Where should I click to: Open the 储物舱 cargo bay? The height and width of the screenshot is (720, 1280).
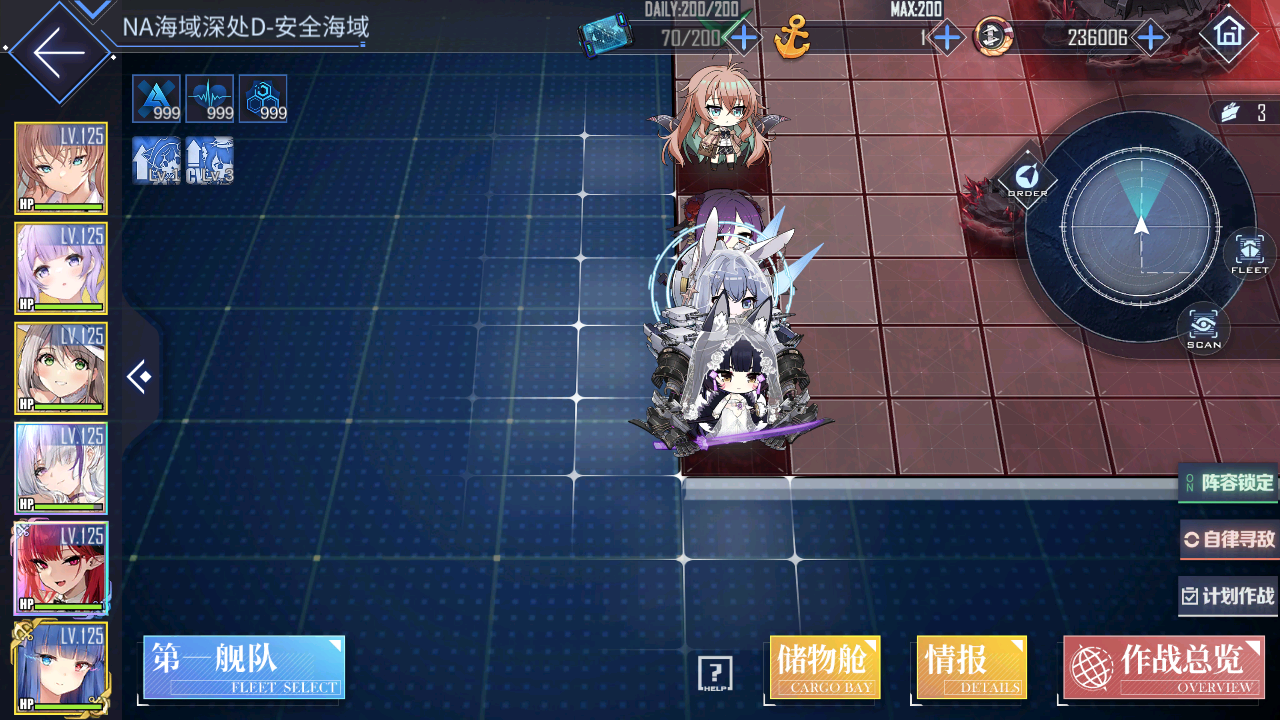[825, 667]
